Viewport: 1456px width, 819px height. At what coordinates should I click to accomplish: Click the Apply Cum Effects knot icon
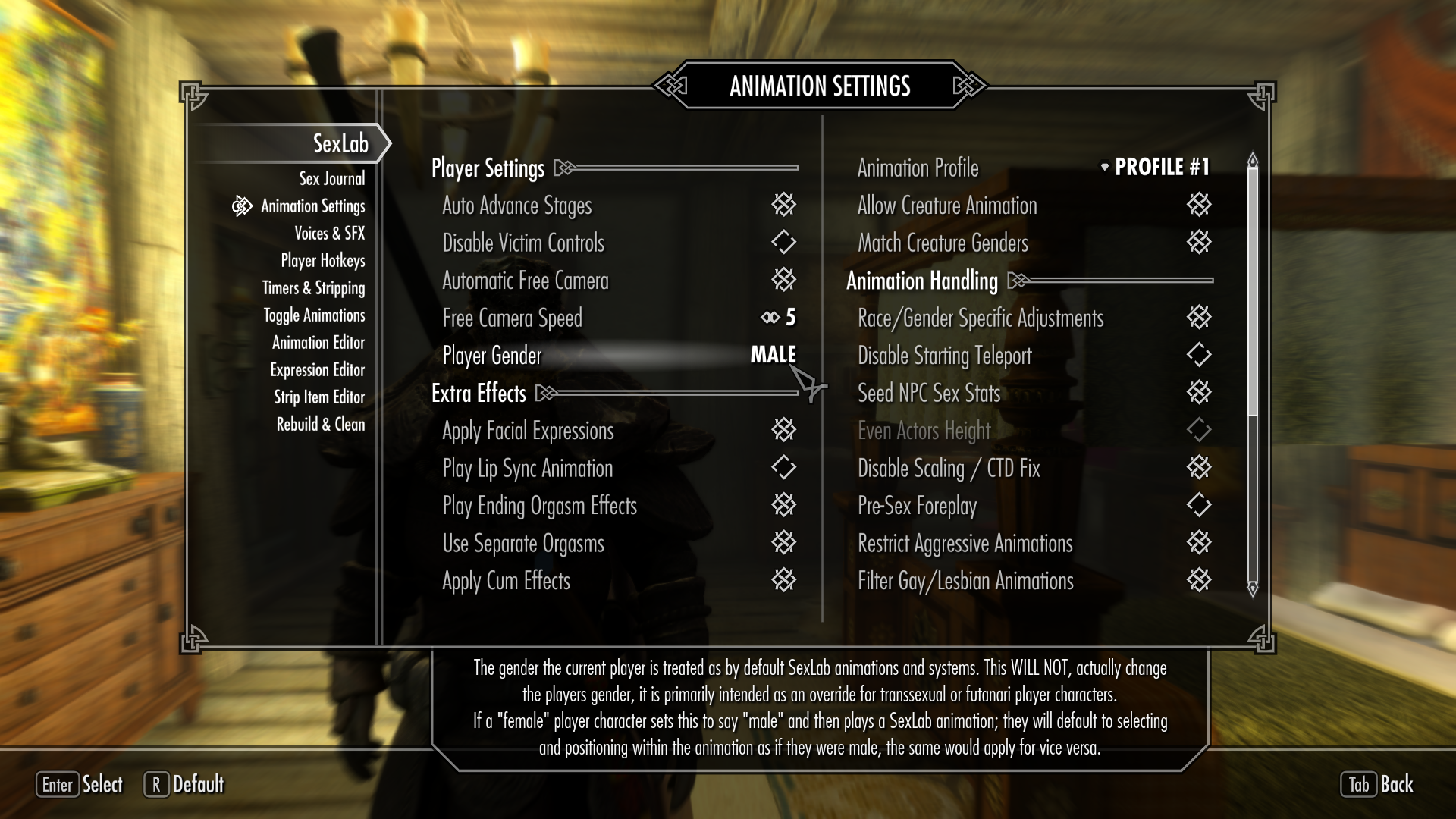785,580
